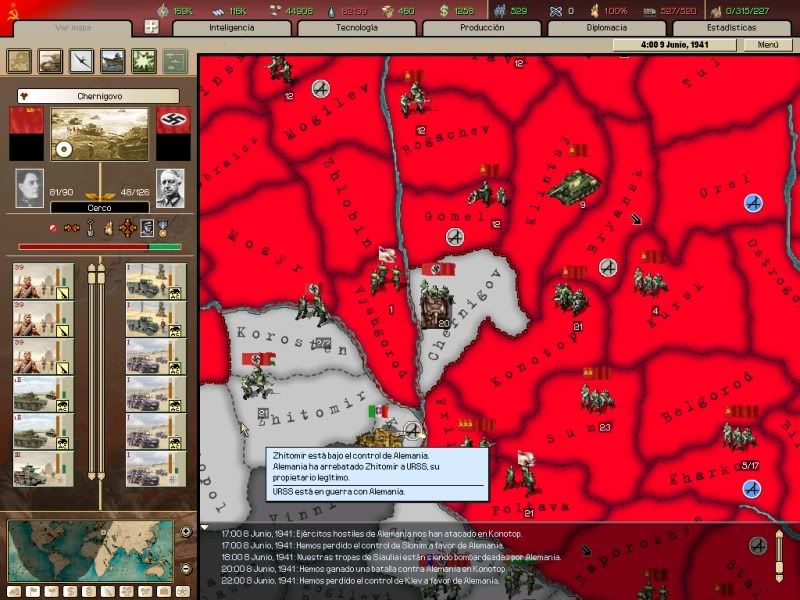This screenshot has height=600, width=800.
Task: Select the aircraft filter icon
Action: (x=80, y=60)
